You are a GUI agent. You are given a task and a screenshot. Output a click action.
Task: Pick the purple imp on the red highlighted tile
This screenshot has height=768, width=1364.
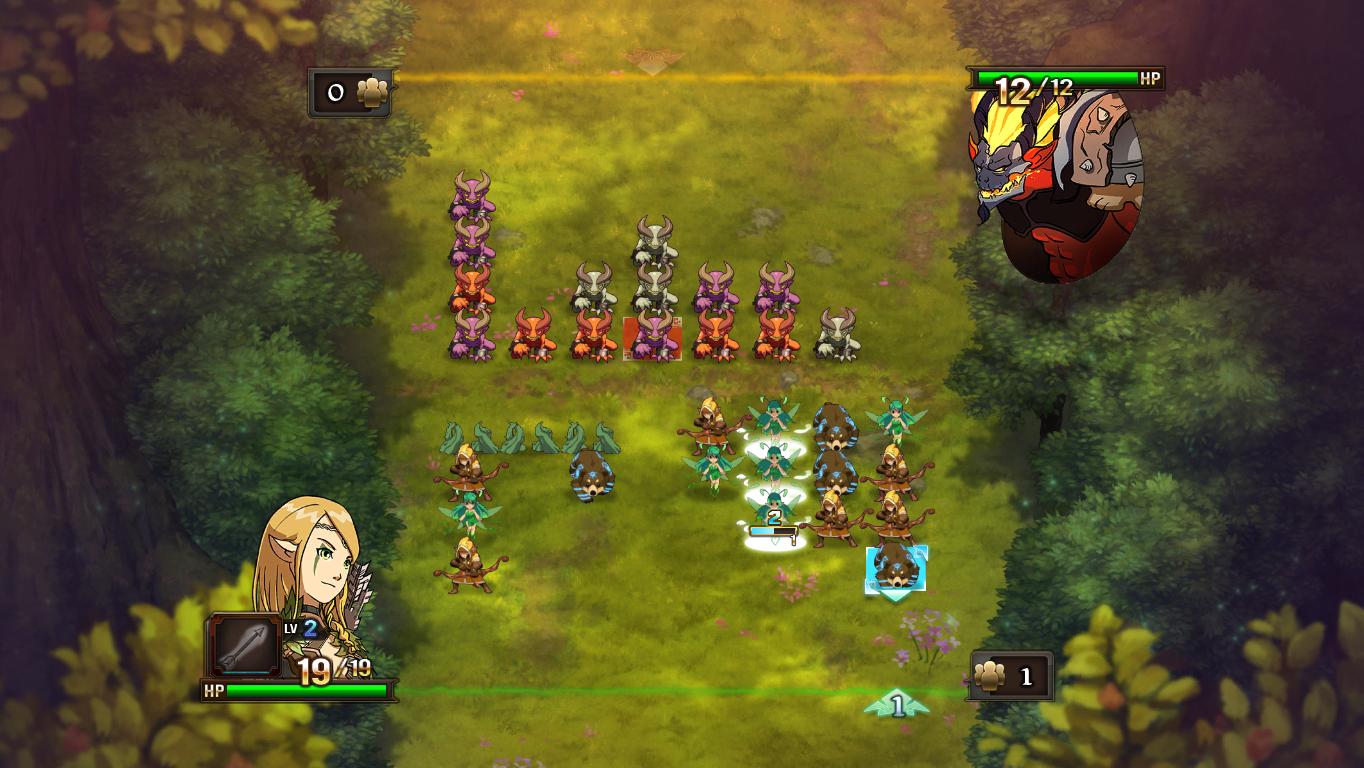pyautogui.click(x=653, y=337)
